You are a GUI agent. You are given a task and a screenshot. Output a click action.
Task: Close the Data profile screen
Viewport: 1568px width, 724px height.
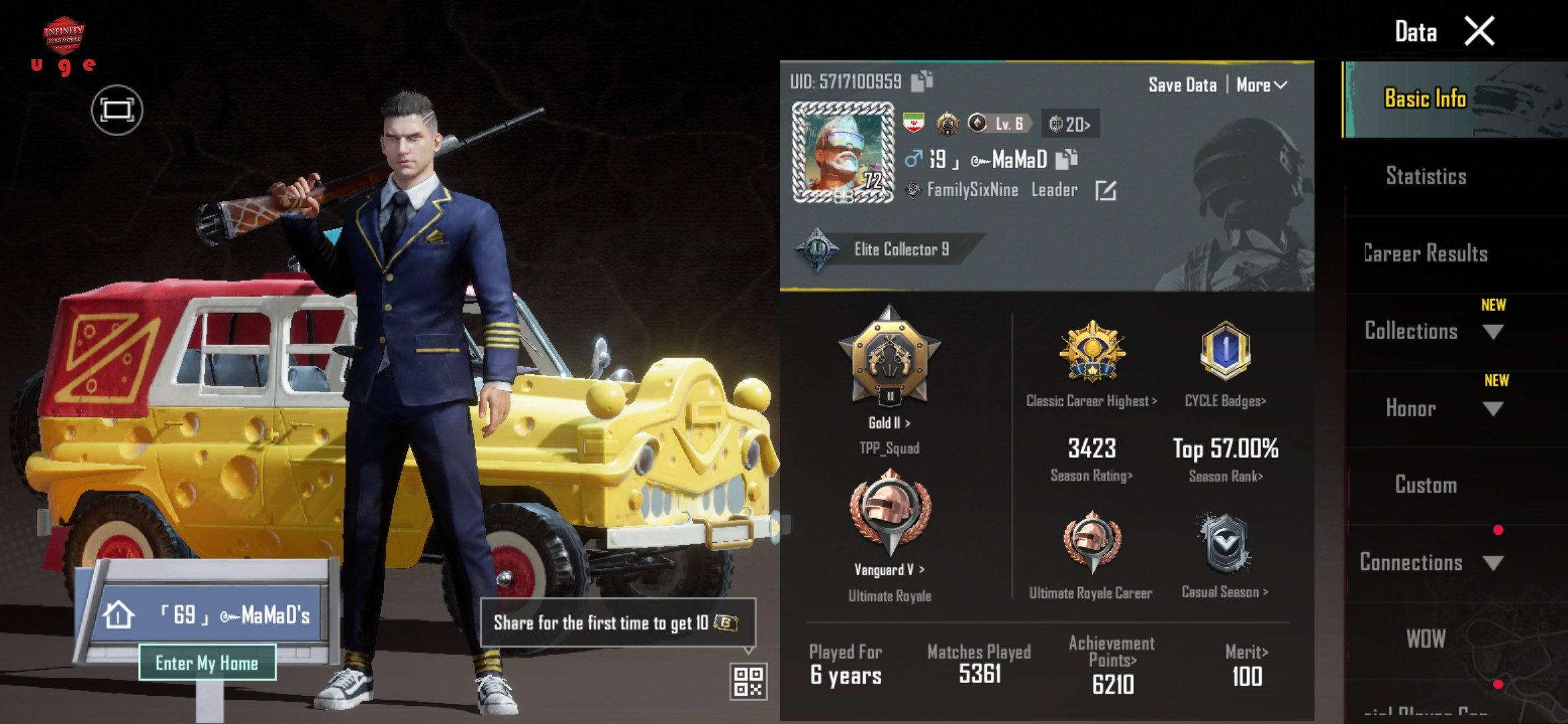(x=1479, y=32)
